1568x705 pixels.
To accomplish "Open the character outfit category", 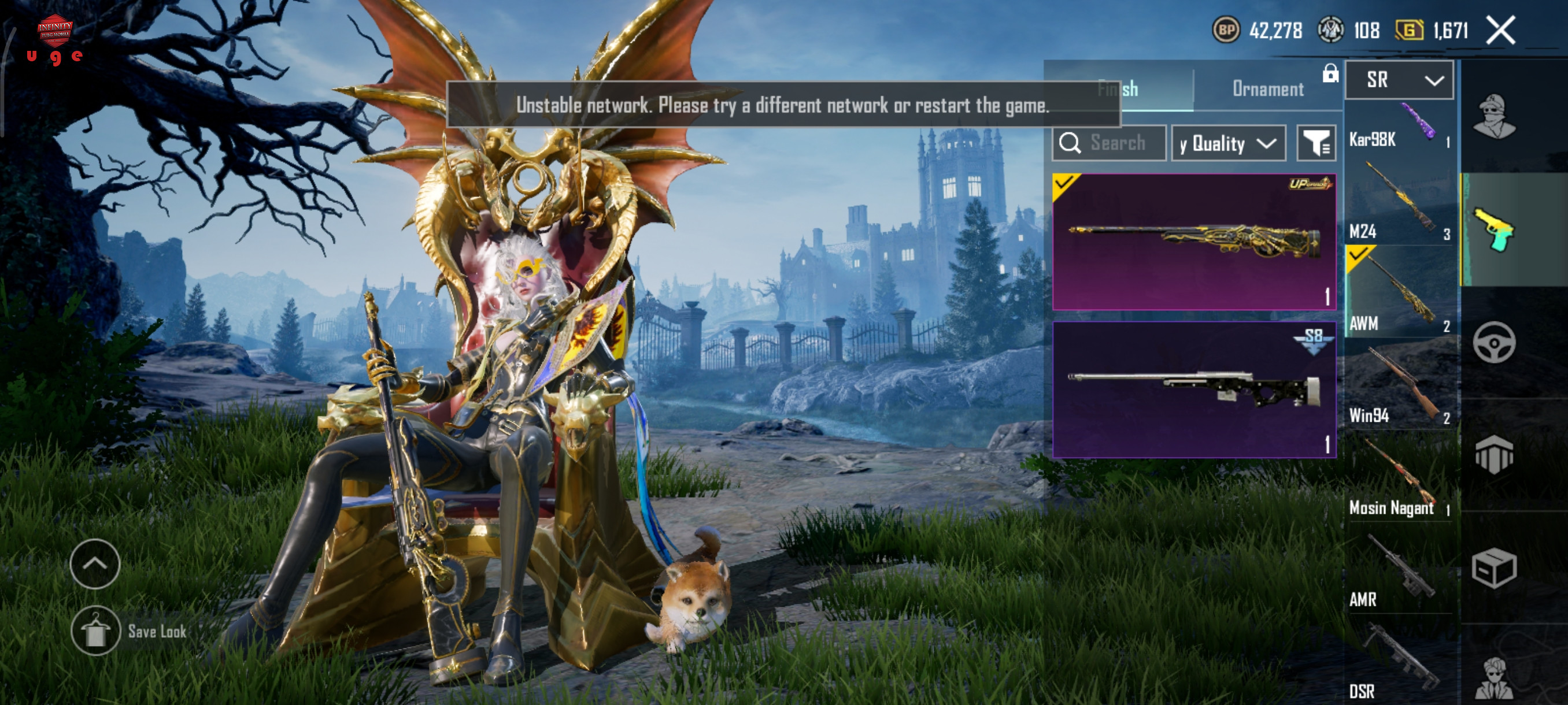I will [1495, 117].
